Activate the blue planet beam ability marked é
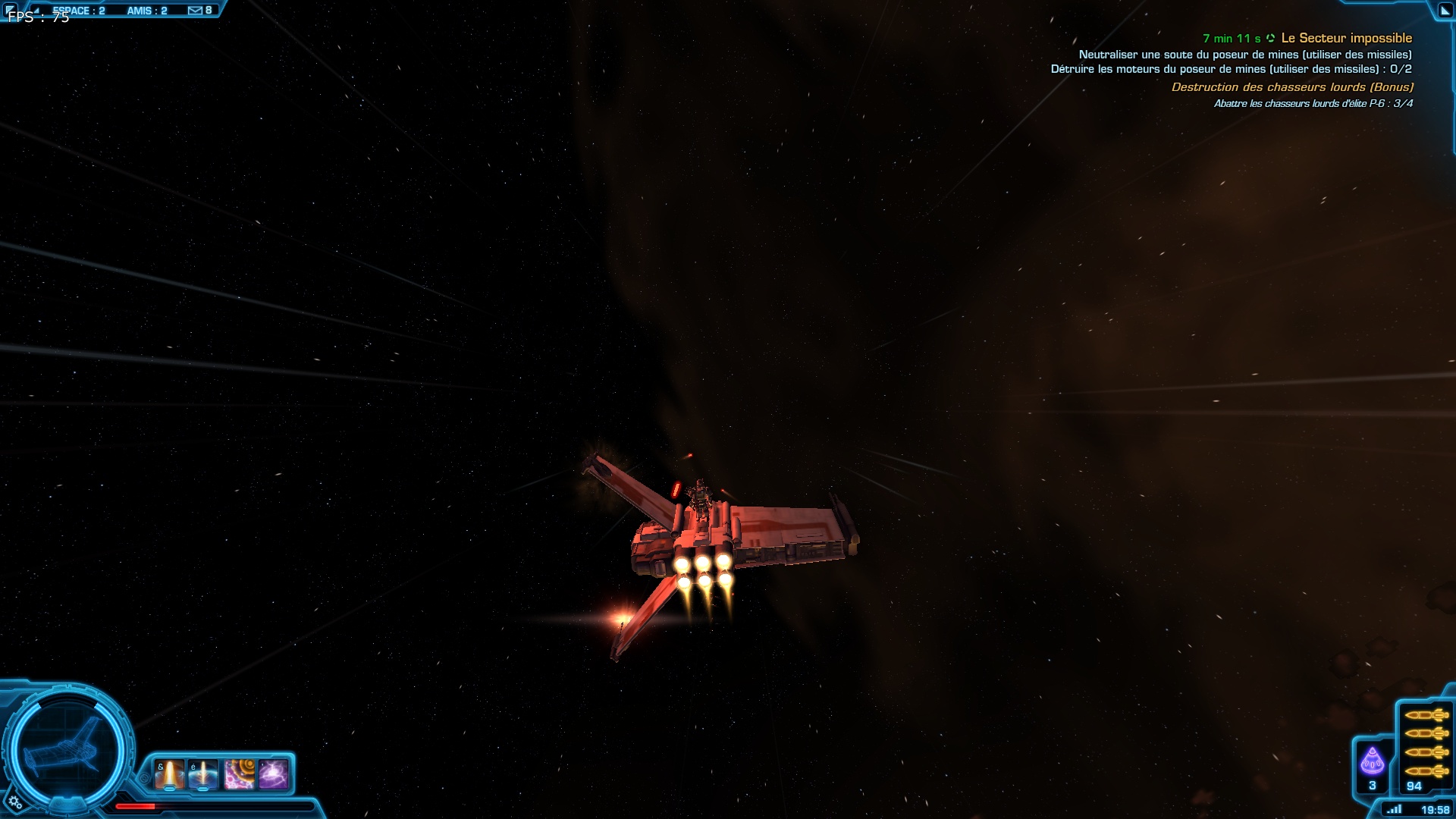The width and height of the screenshot is (1456, 819). tap(203, 775)
